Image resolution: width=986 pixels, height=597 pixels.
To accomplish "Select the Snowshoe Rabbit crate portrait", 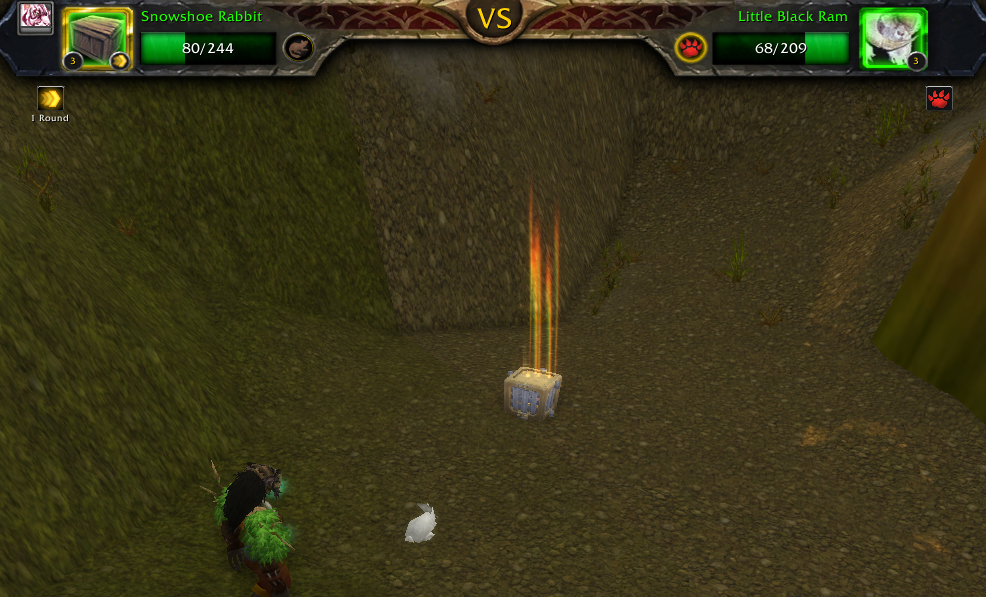I will [x=98, y=39].
